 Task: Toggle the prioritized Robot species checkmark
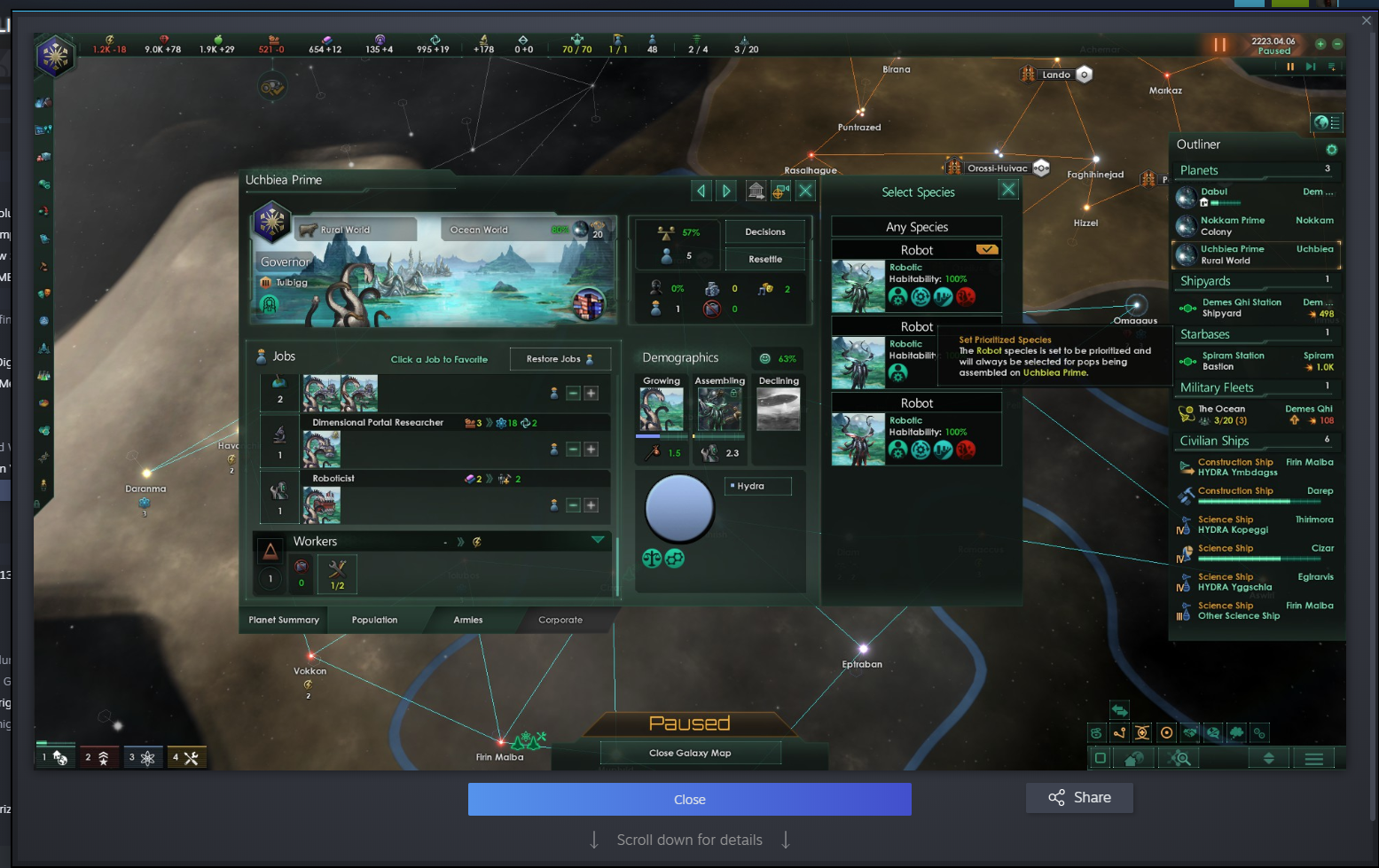[986, 249]
